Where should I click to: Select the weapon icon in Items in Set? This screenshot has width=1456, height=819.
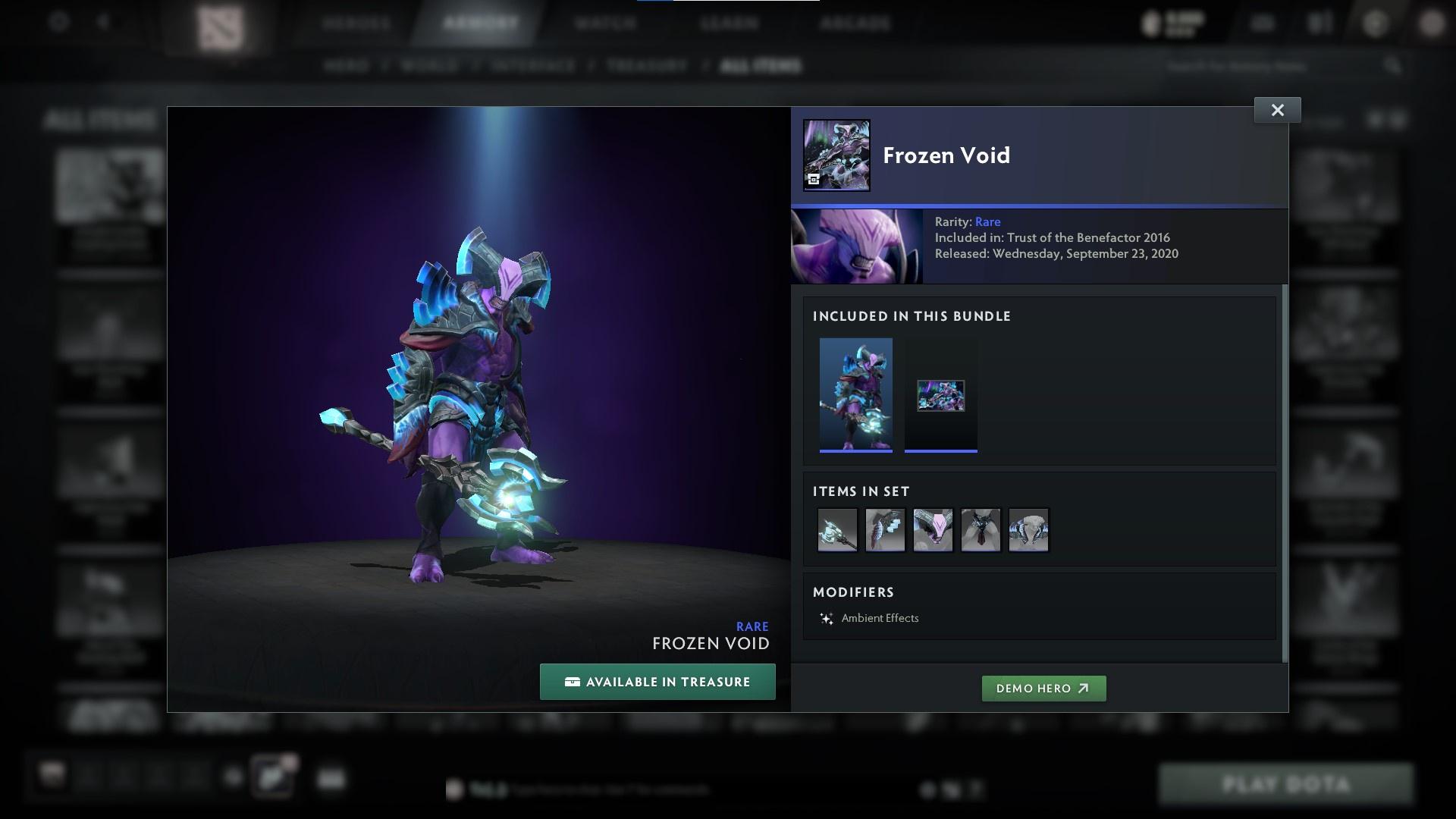coord(837,529)
